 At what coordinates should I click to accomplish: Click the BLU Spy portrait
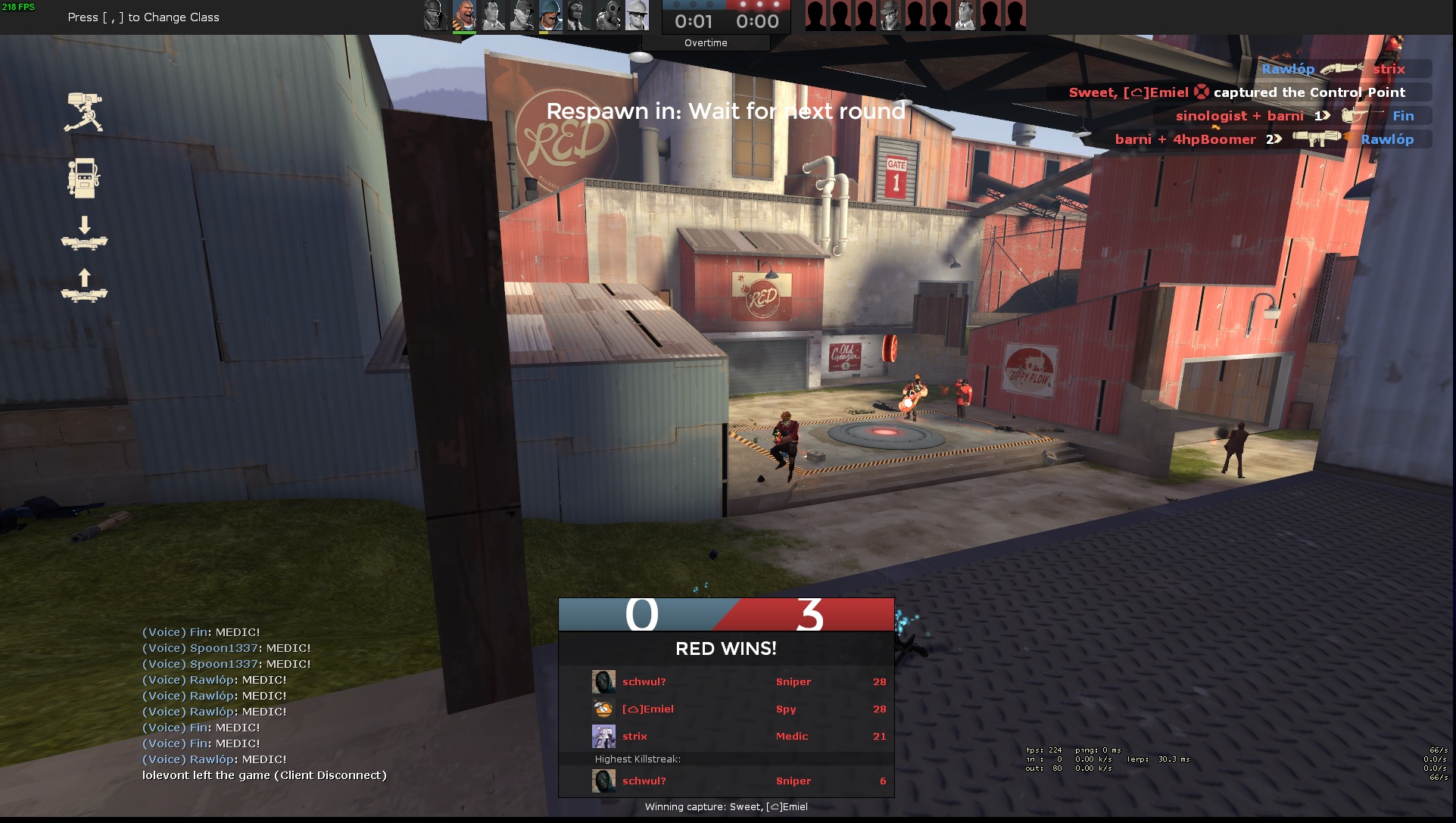pyautogui.click(x=579, y=16)
